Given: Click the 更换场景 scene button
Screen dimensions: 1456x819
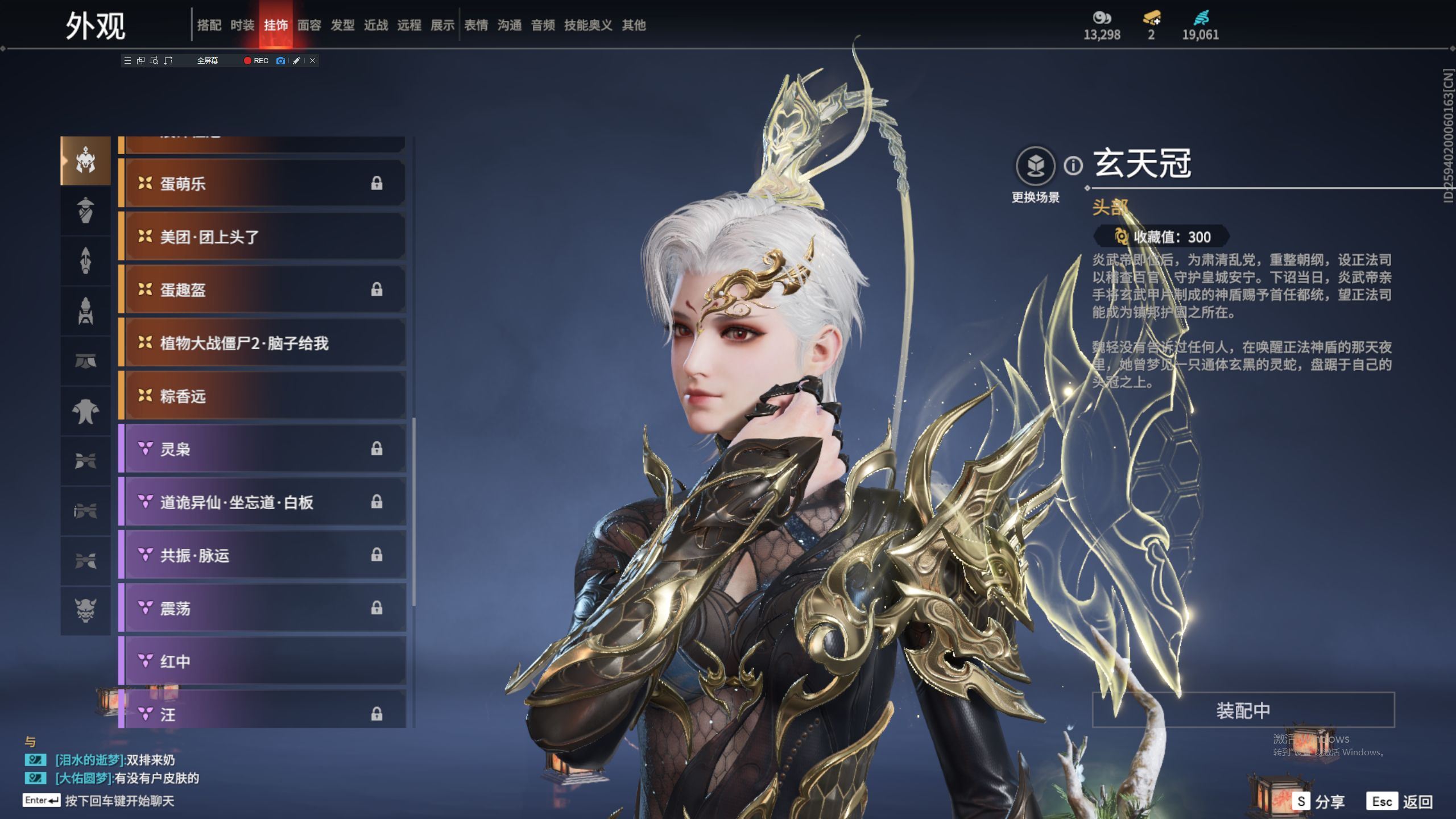Looking at the screenshot, I should pos(1035,167).
